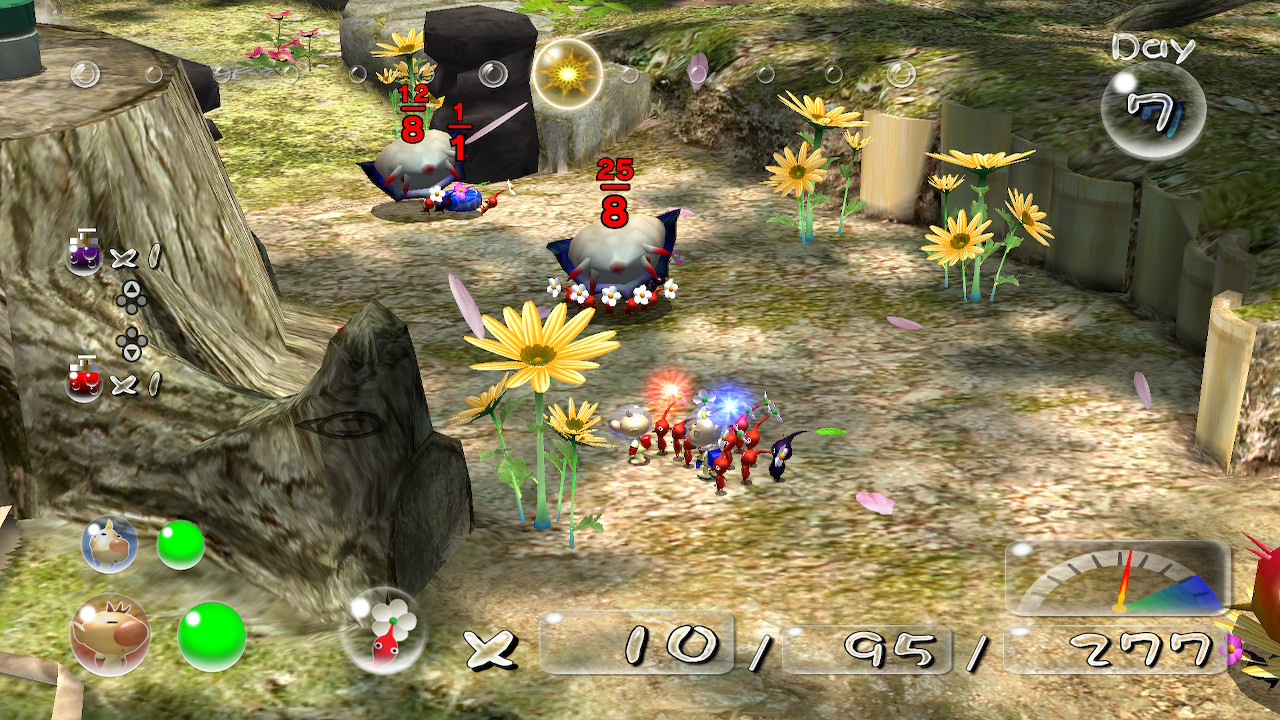
Task: Open the Day 7 bubble
Action: (1152, 108)
